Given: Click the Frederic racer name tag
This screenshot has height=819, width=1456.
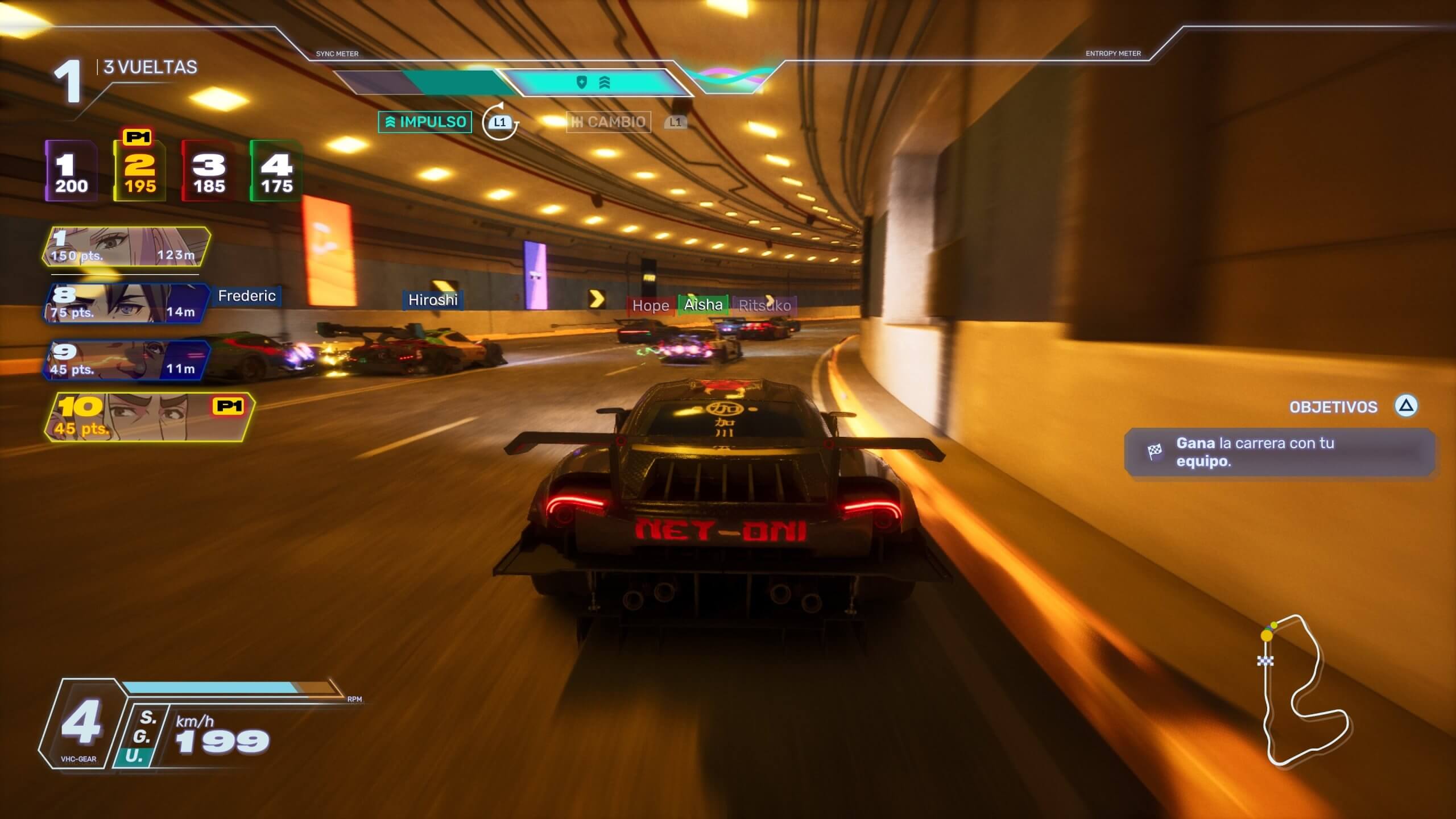Looking at the screenshot, I should click(x=247, y=296).
